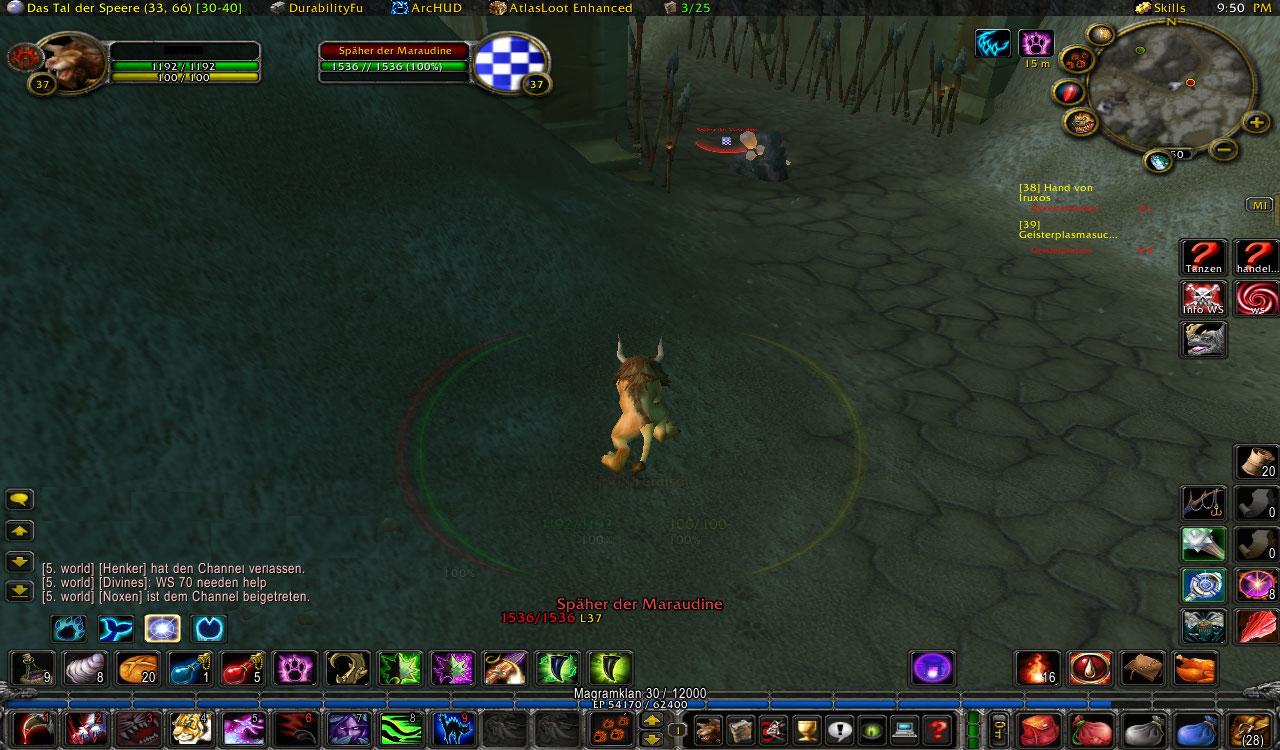Click the circular minimap

(x=1171, y=85)
